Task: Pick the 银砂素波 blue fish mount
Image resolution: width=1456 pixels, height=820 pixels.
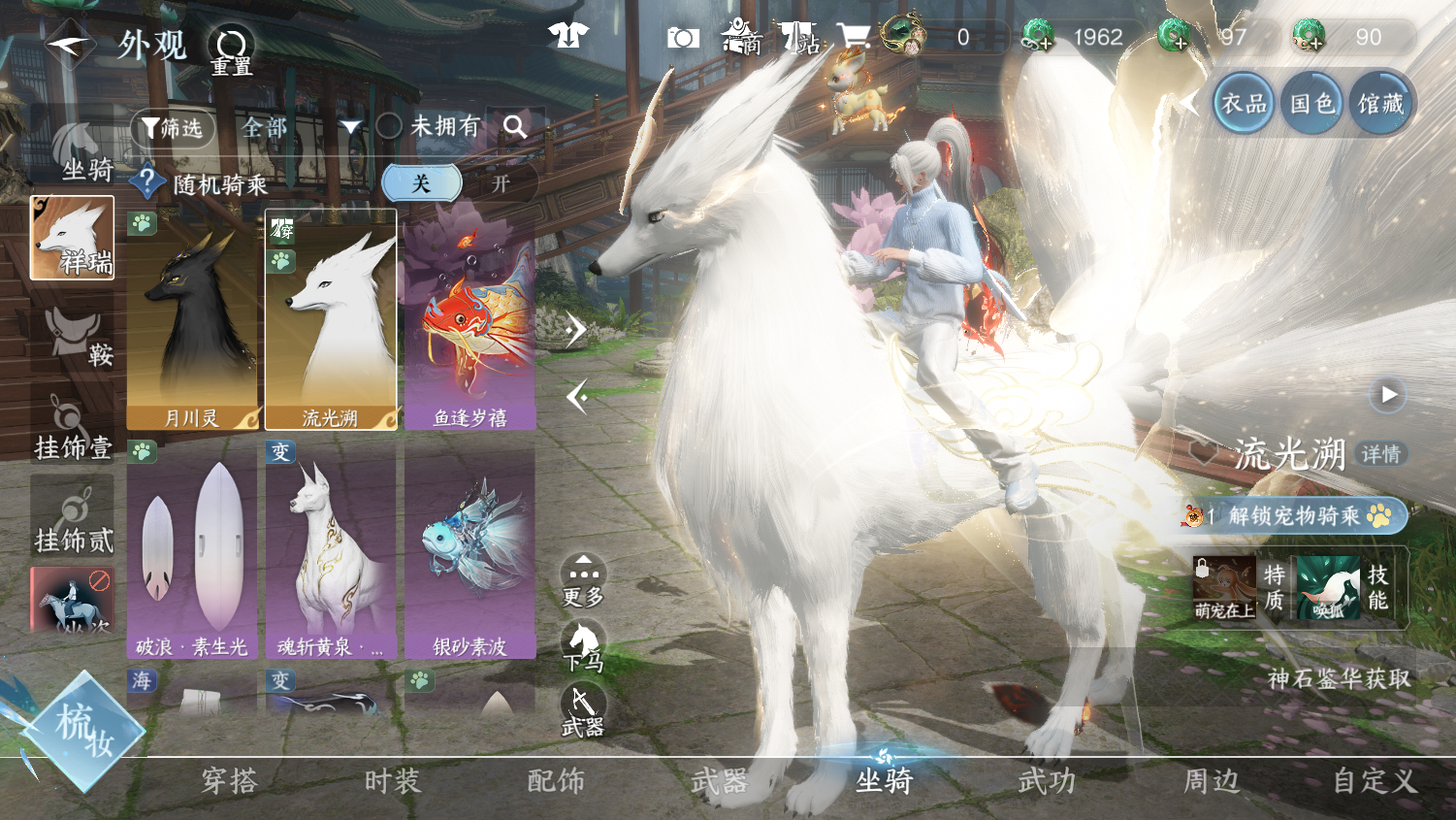Action: point(470,550)
